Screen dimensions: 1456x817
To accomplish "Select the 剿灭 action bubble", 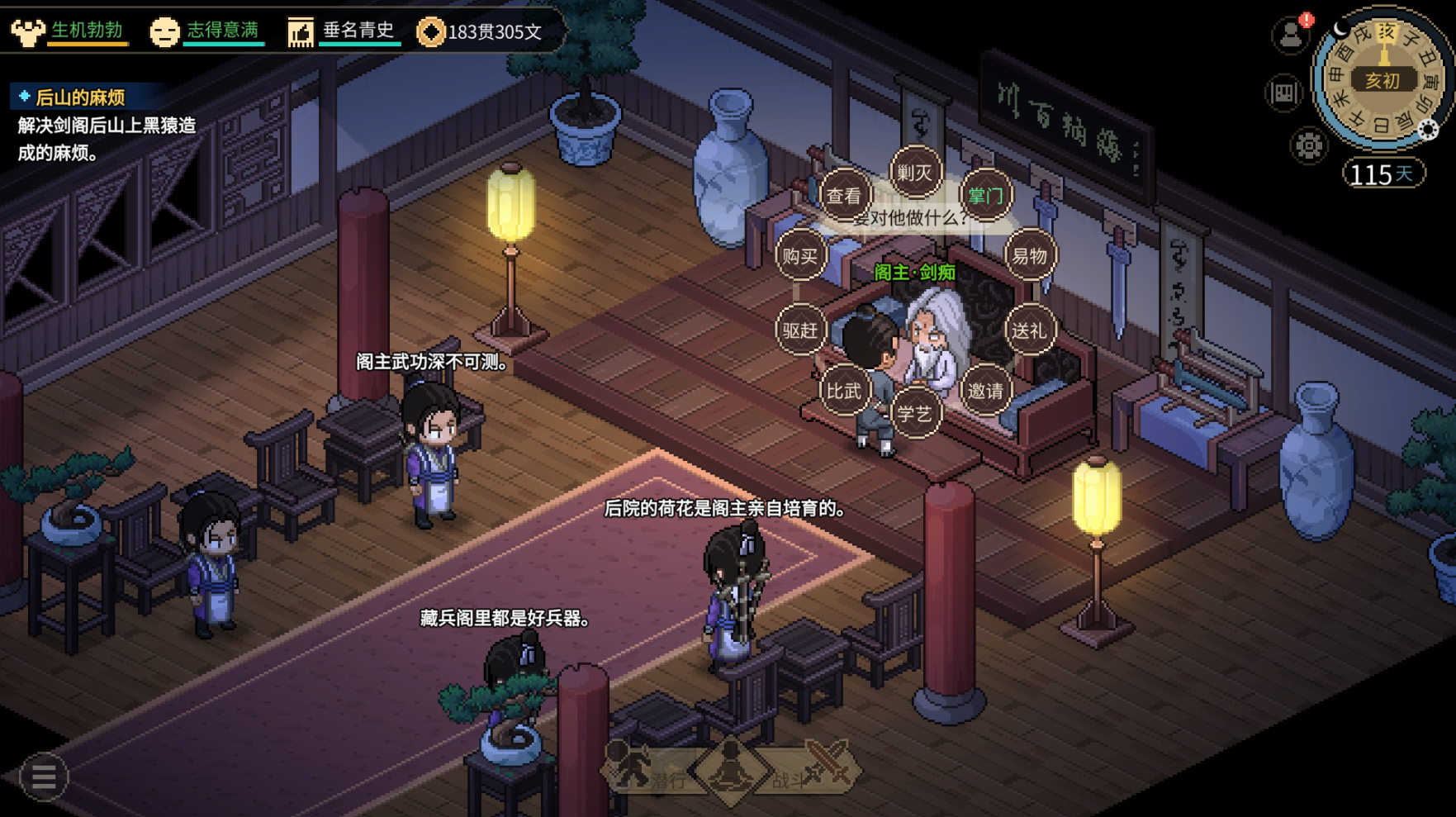I will 914,173.
